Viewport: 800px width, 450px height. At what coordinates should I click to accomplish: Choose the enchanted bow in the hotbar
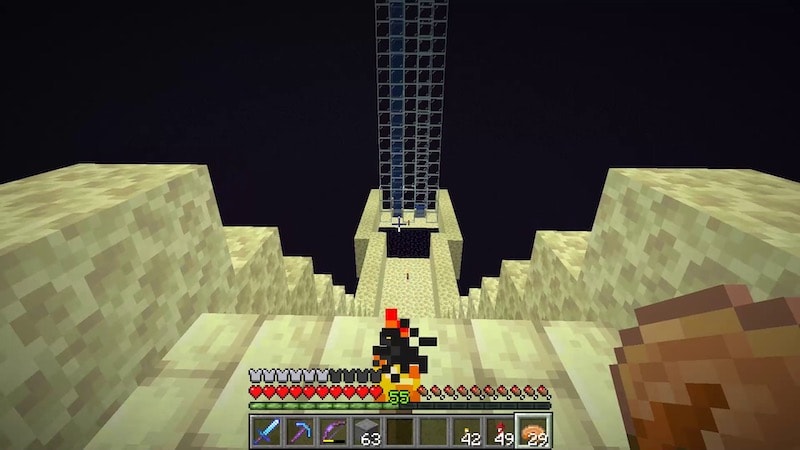332,431
